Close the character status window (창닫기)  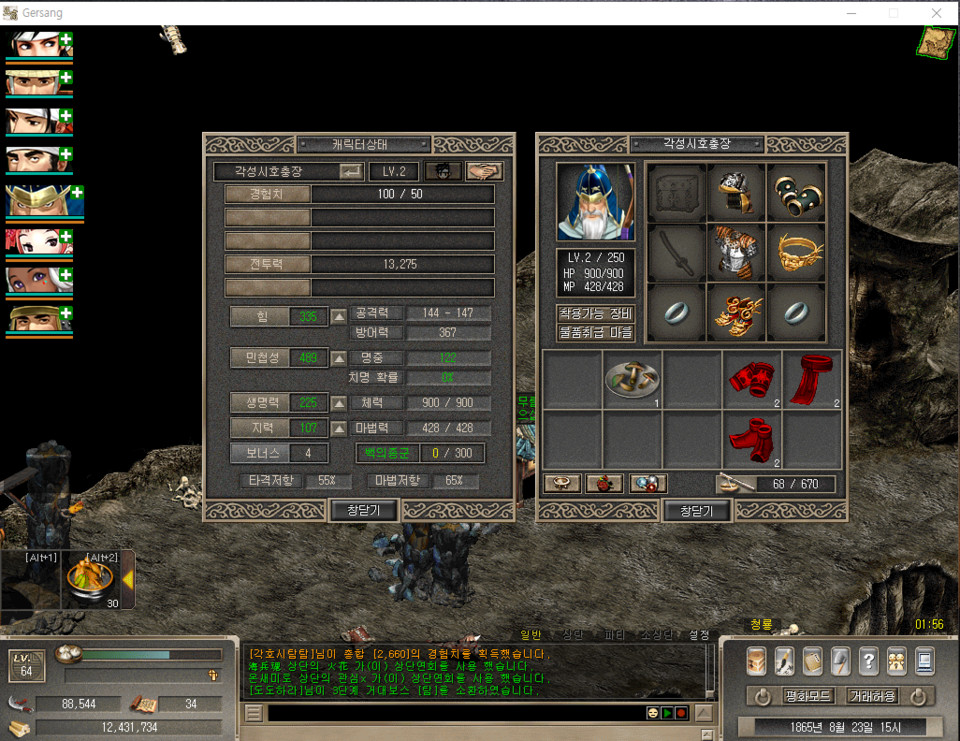tap(364, 511)
